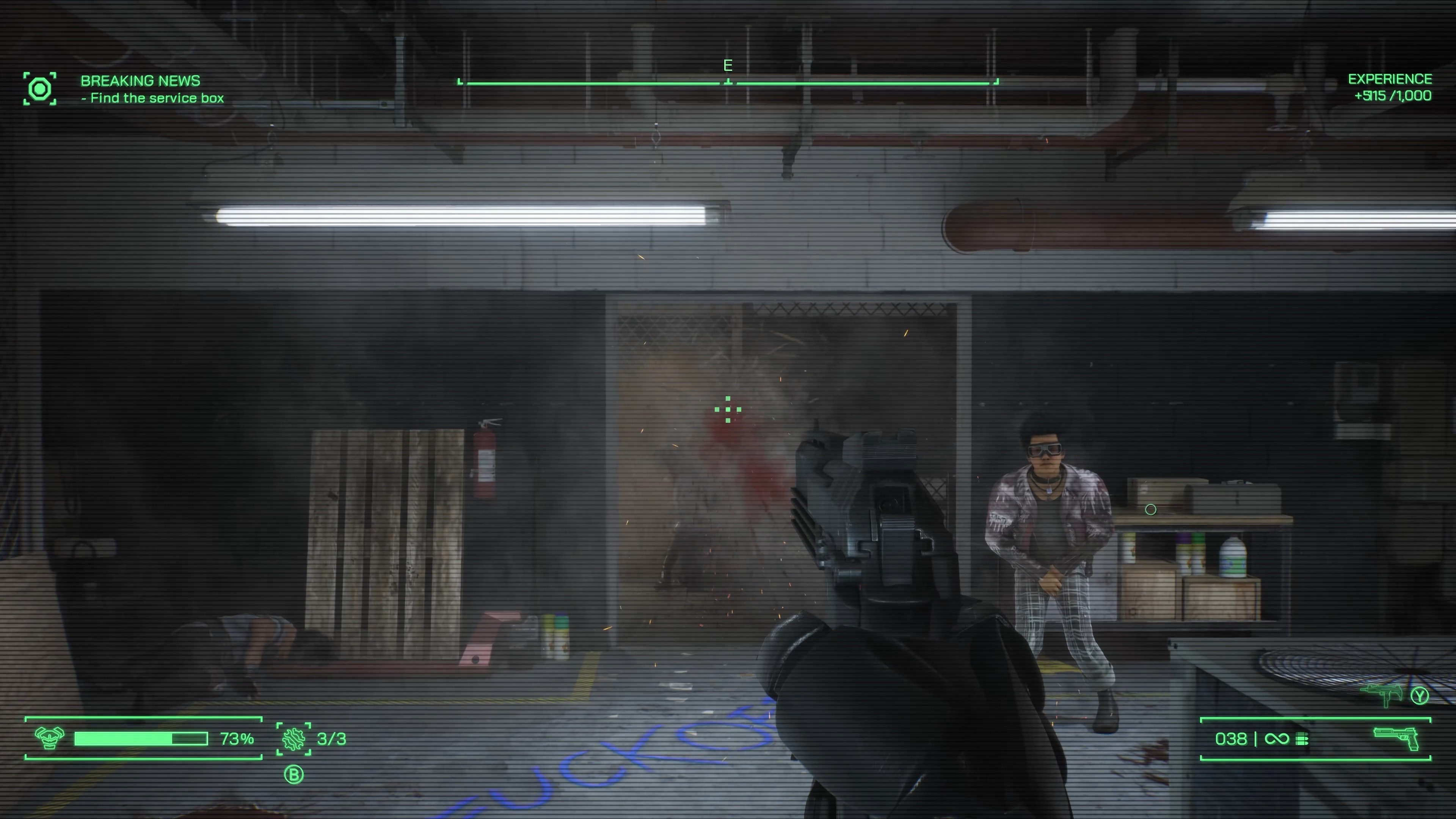Activate the repair charge gear icon
Image resolution: width=1456 pixels, height=819 pixels.
[x=293, y=739]
